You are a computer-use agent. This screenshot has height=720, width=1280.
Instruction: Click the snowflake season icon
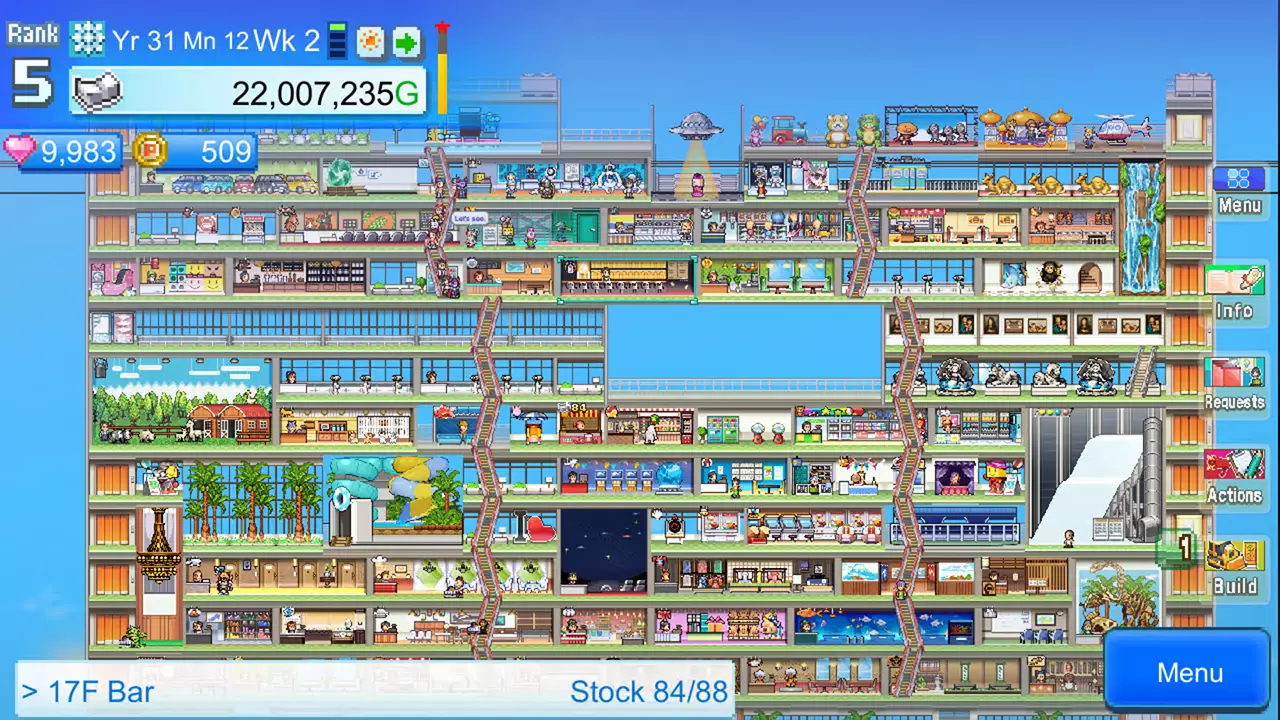pos(88,39)
